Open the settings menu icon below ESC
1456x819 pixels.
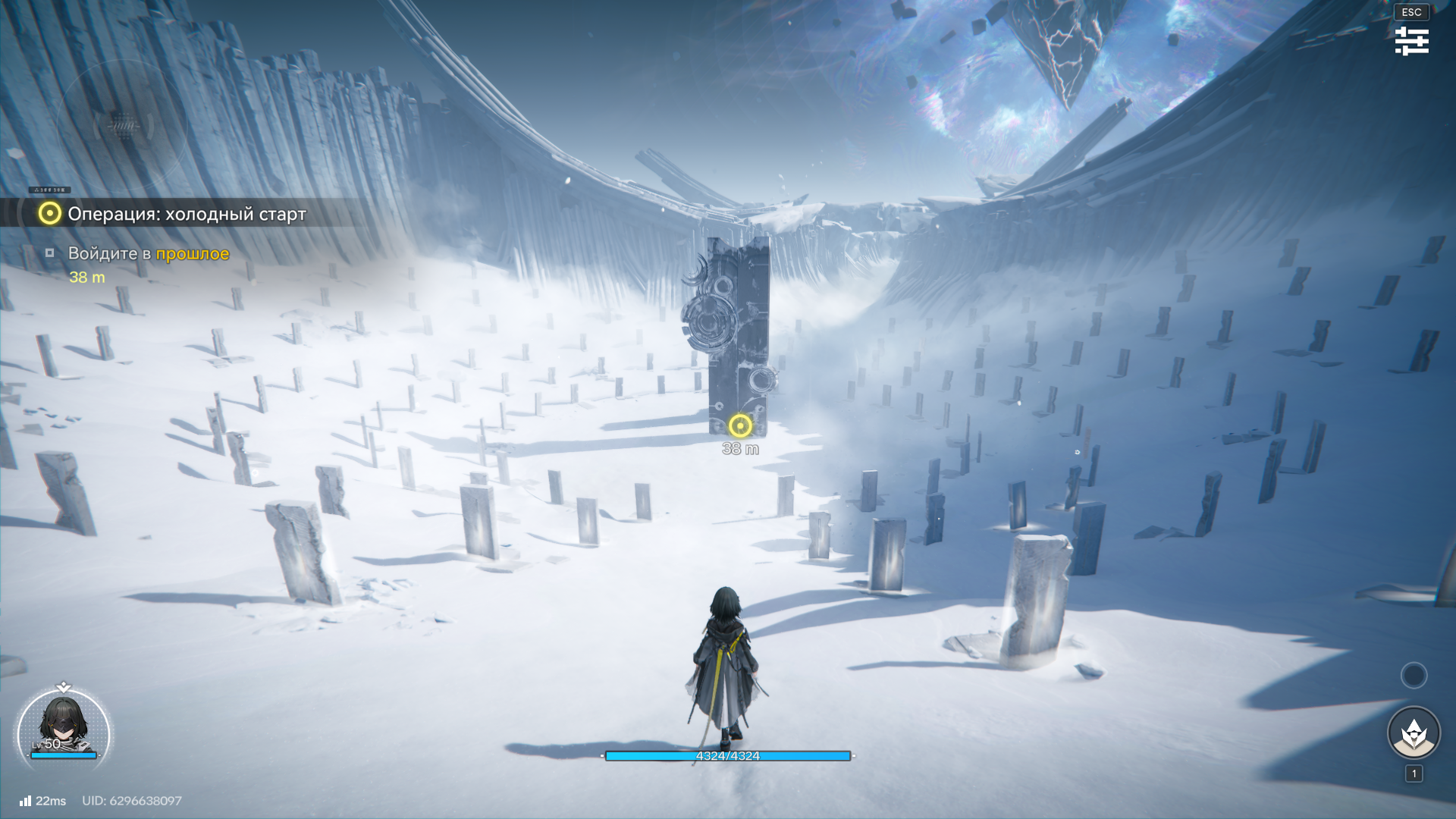[1411, 41]
